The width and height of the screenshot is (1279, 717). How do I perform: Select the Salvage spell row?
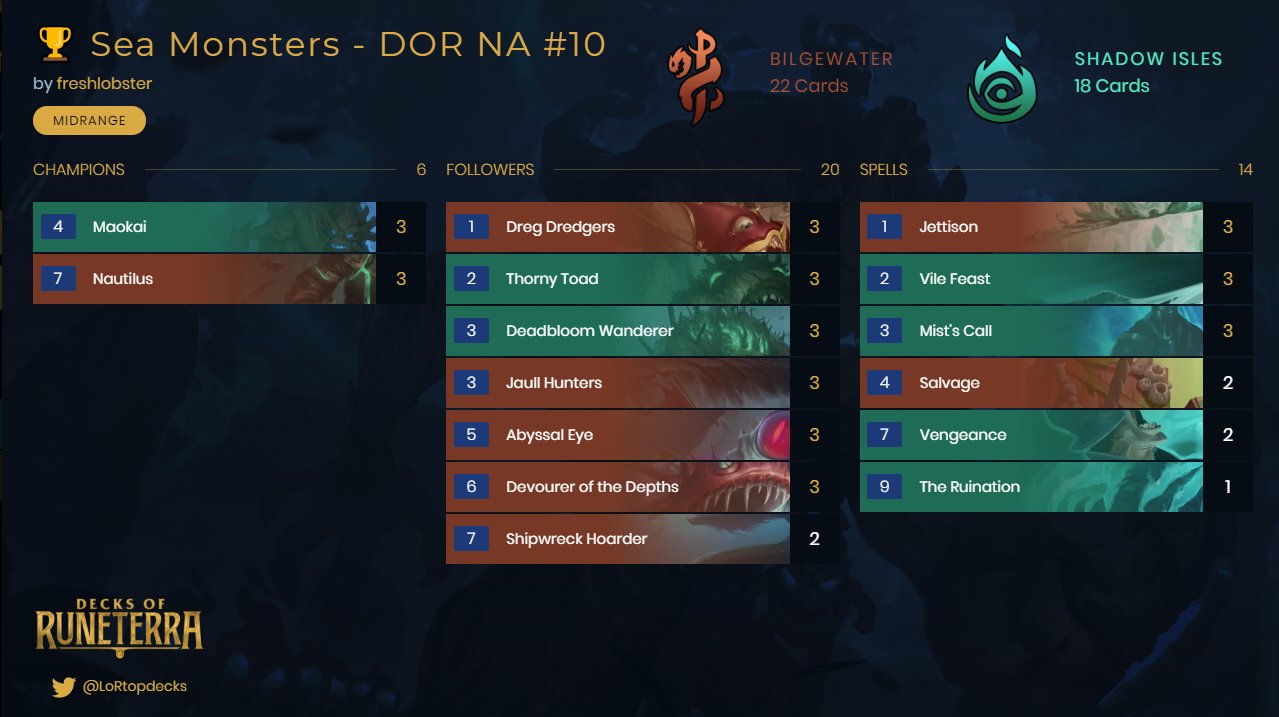1031,383
